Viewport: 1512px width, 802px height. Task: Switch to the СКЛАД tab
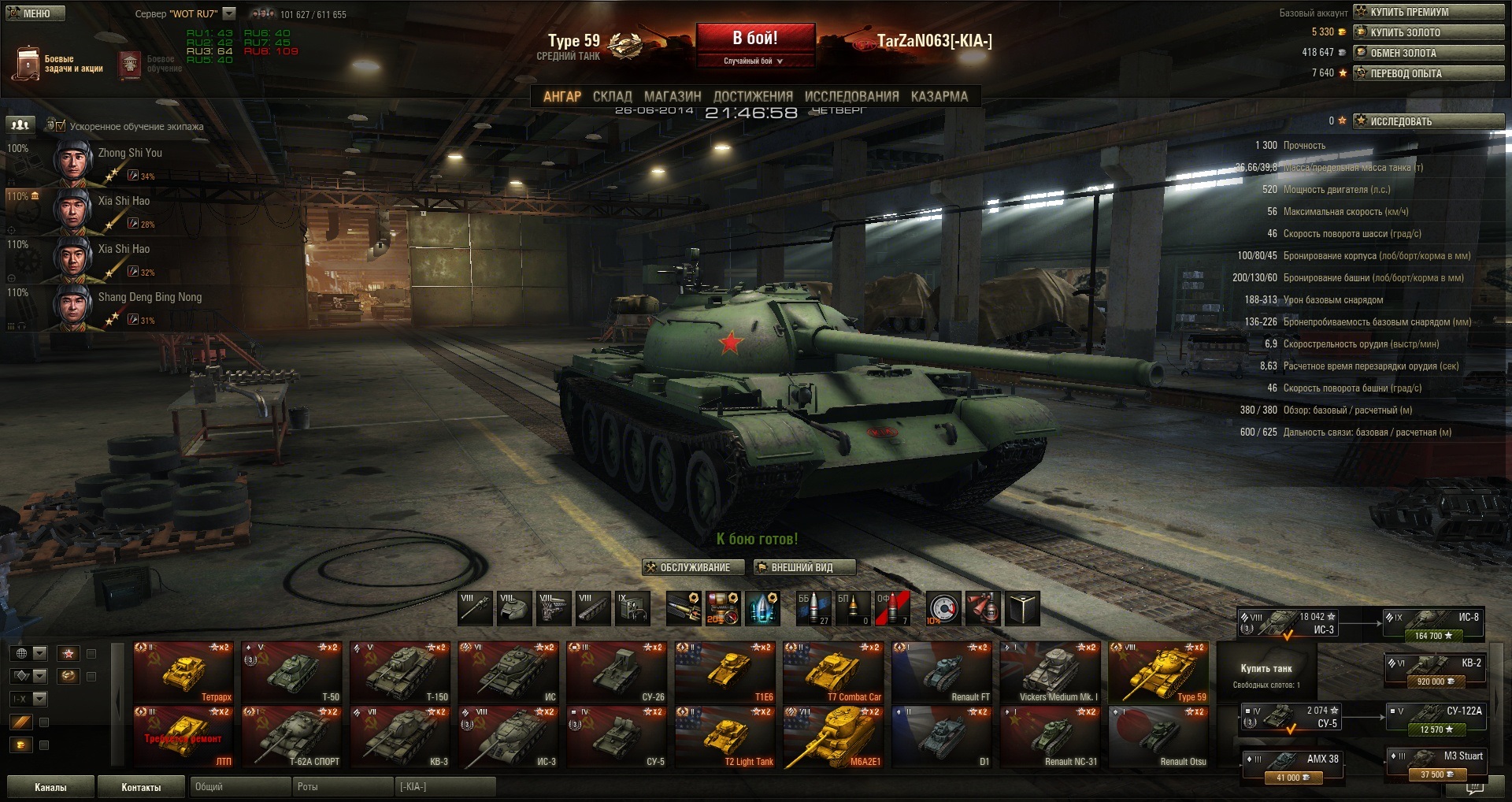click(612, 96)
